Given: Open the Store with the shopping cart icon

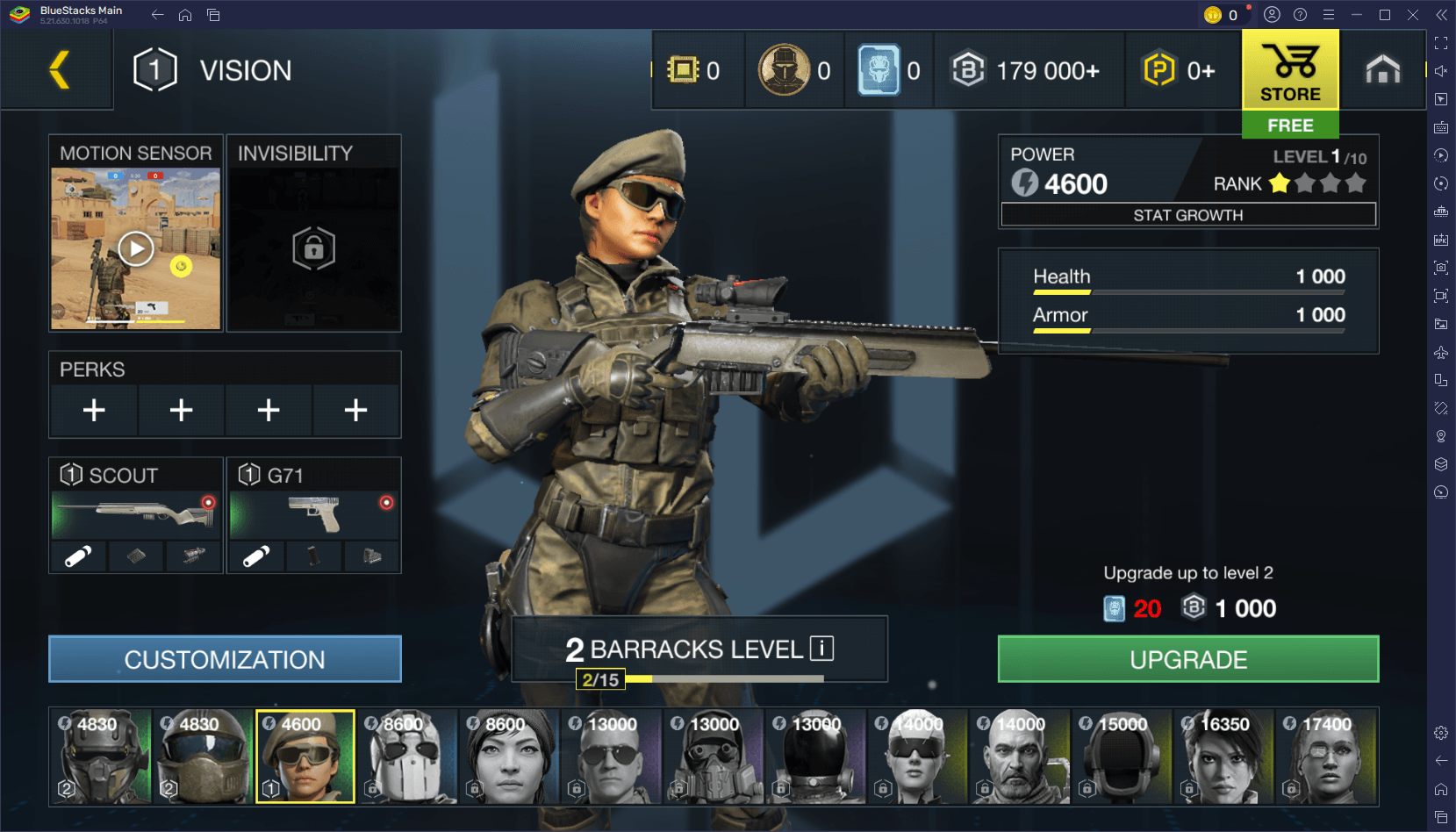Looking at the screenshot, I should pos(1290,70).
